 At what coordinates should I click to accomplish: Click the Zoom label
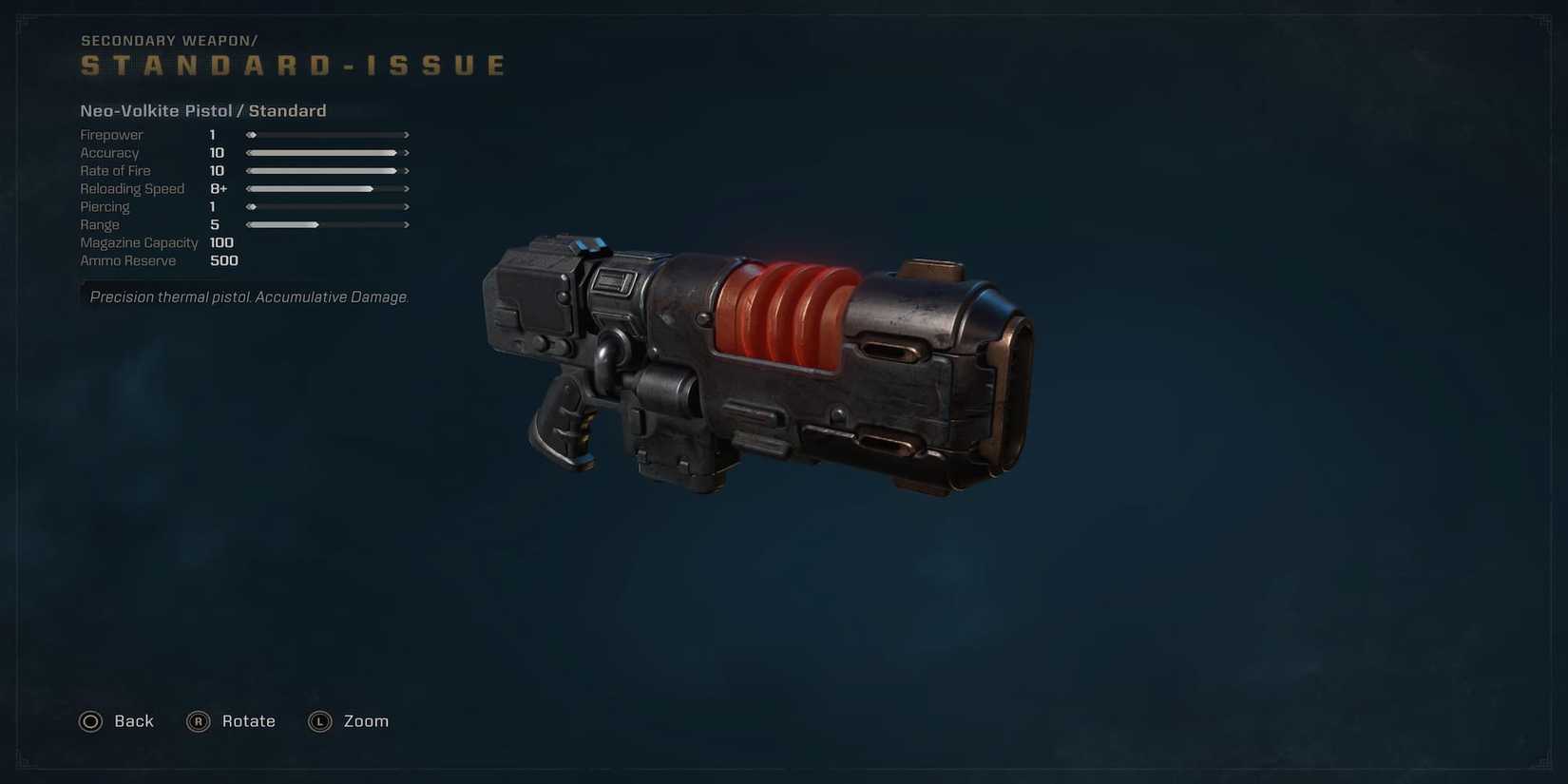(366, 721)
